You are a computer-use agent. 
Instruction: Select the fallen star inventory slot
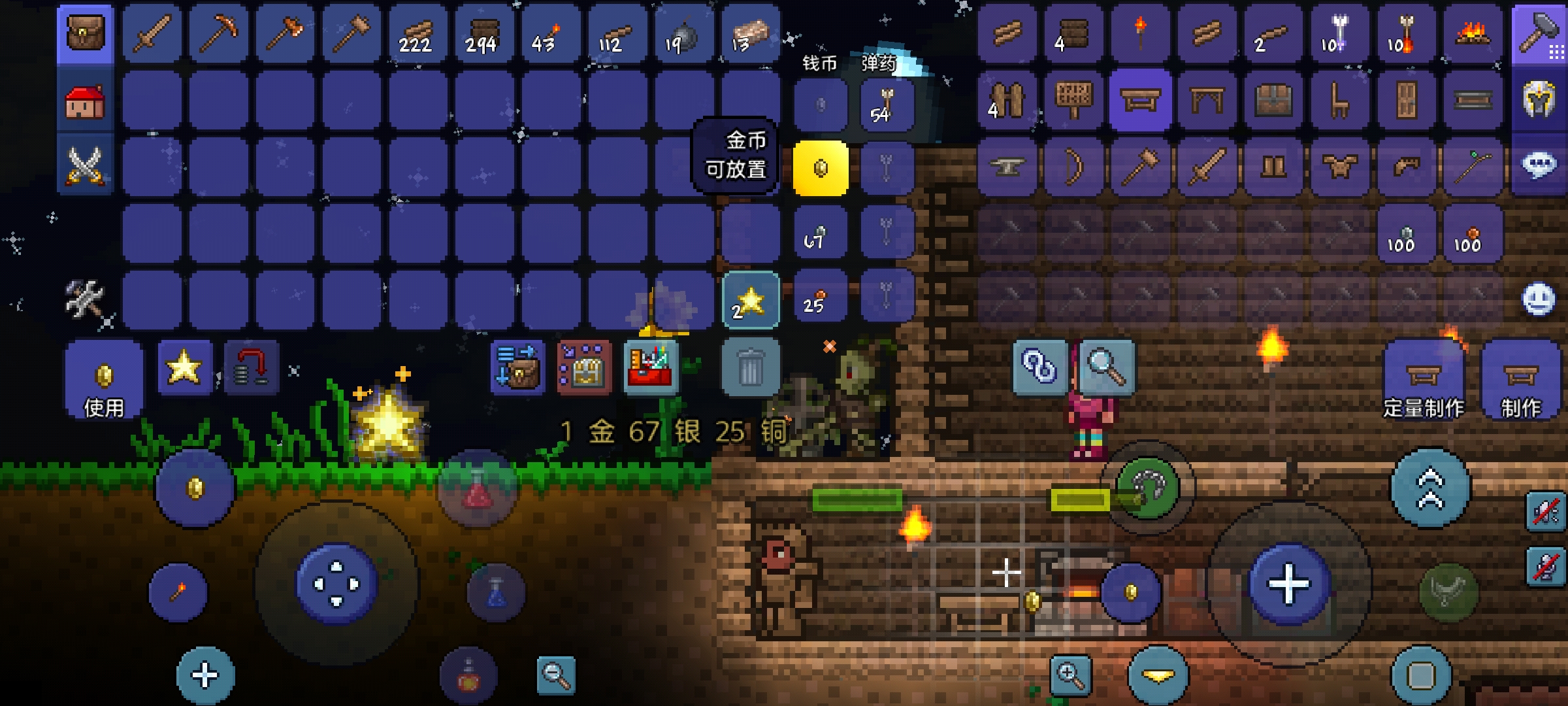pyautogui.click(x=750, y=301)
